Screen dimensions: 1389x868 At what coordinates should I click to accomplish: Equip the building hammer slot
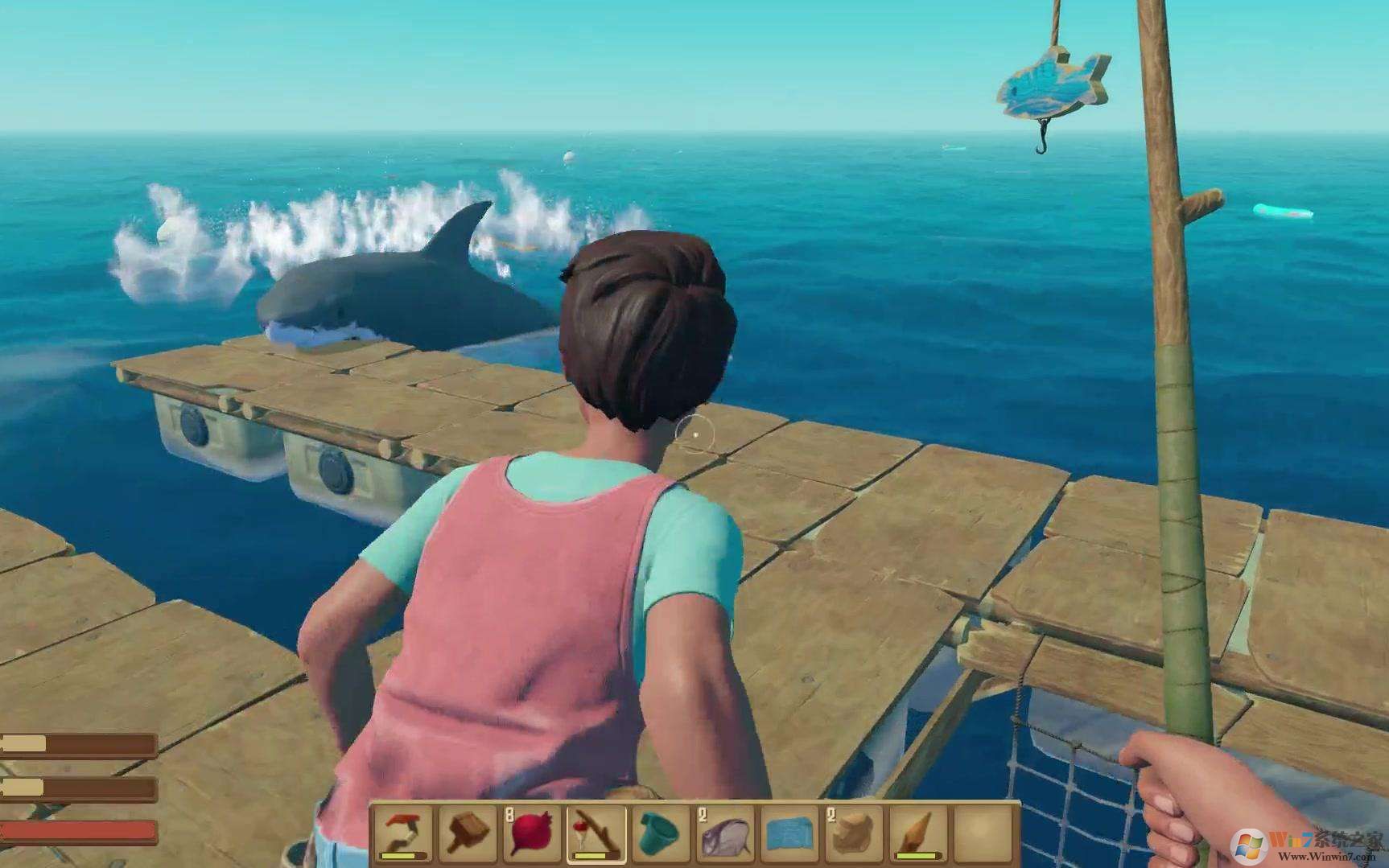tap(468, 833)
